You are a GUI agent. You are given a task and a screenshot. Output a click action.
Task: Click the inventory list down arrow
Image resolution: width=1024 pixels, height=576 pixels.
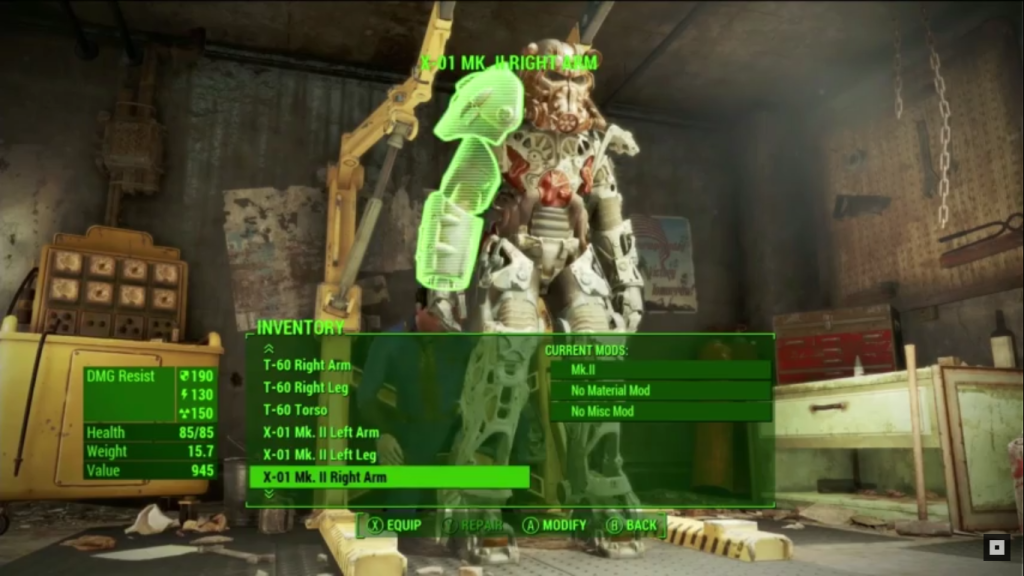[x=268, y=494]
